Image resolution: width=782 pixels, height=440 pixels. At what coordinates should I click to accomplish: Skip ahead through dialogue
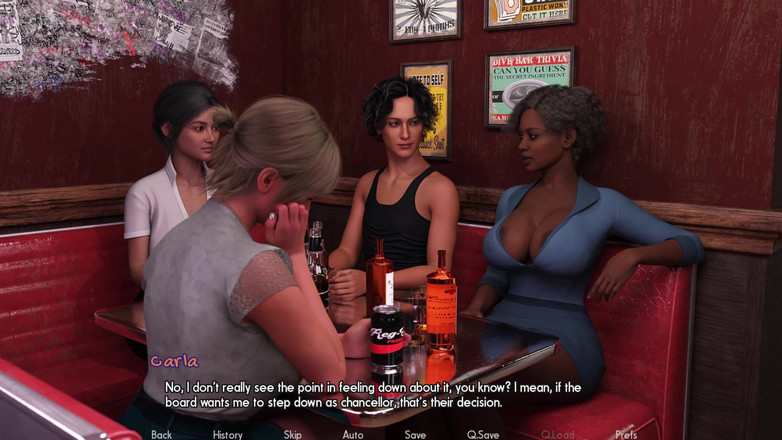[292, 434]
